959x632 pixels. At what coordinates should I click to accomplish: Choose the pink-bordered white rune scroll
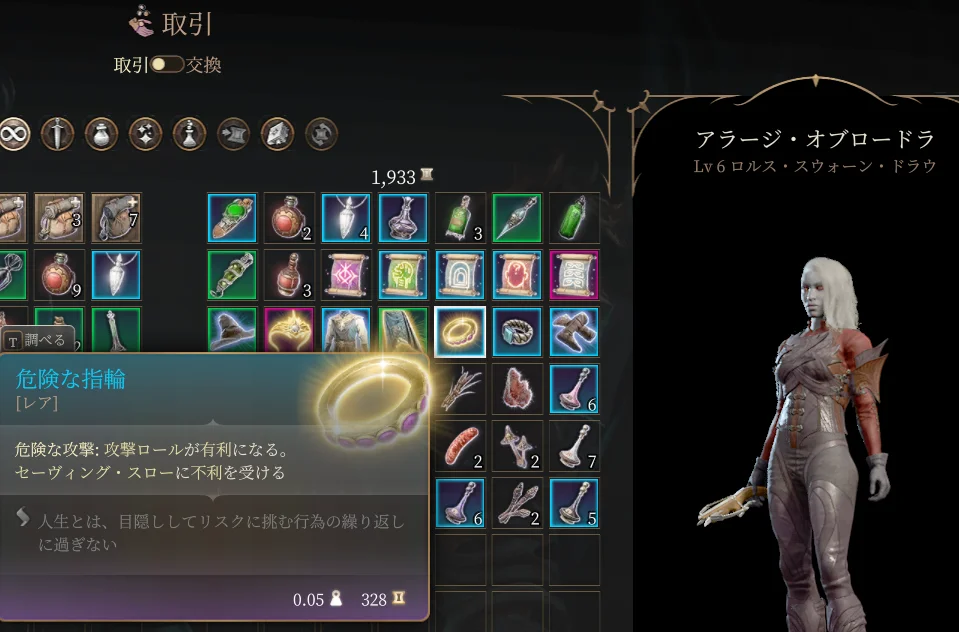575,275
